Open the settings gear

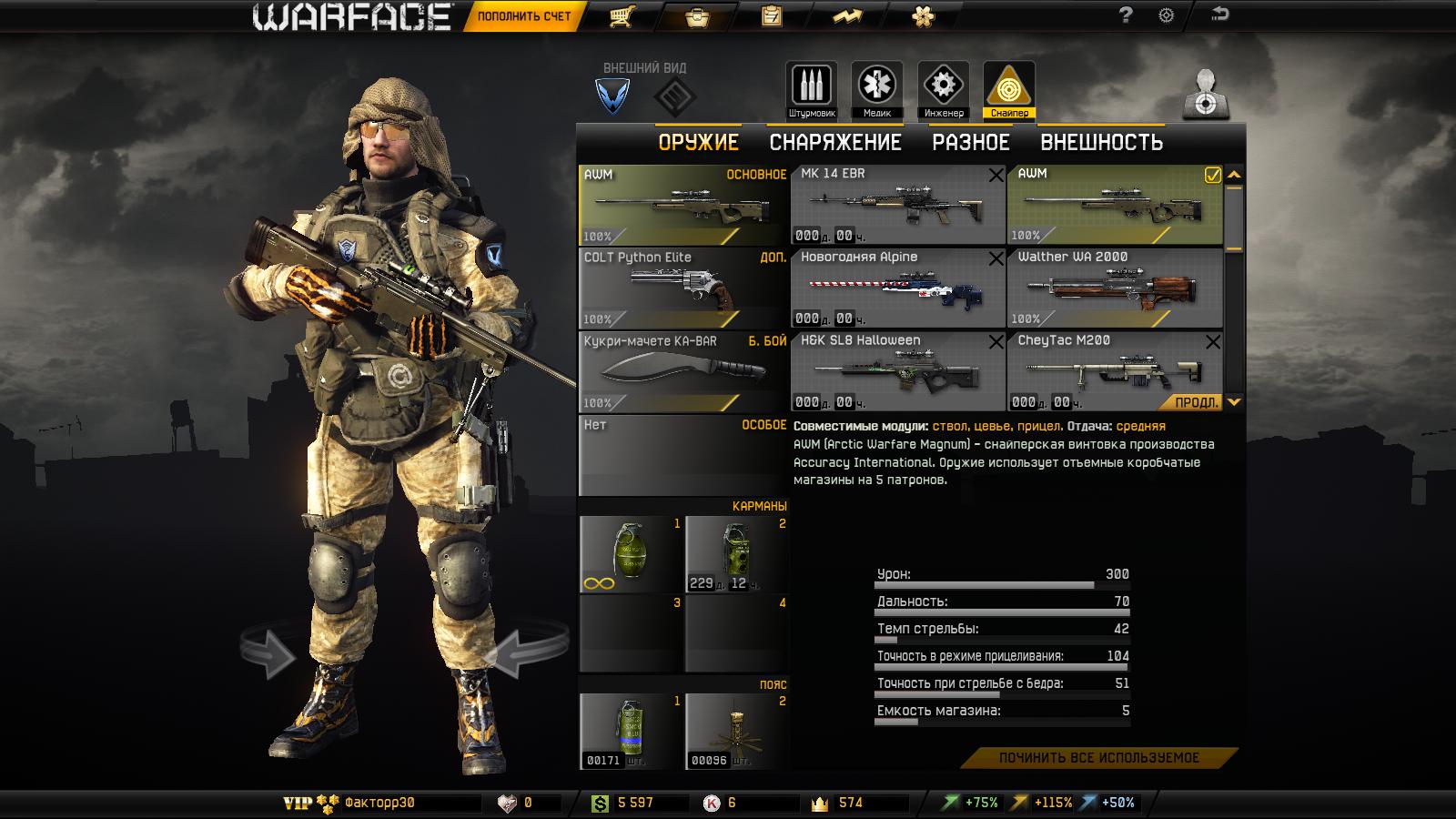1167,15
